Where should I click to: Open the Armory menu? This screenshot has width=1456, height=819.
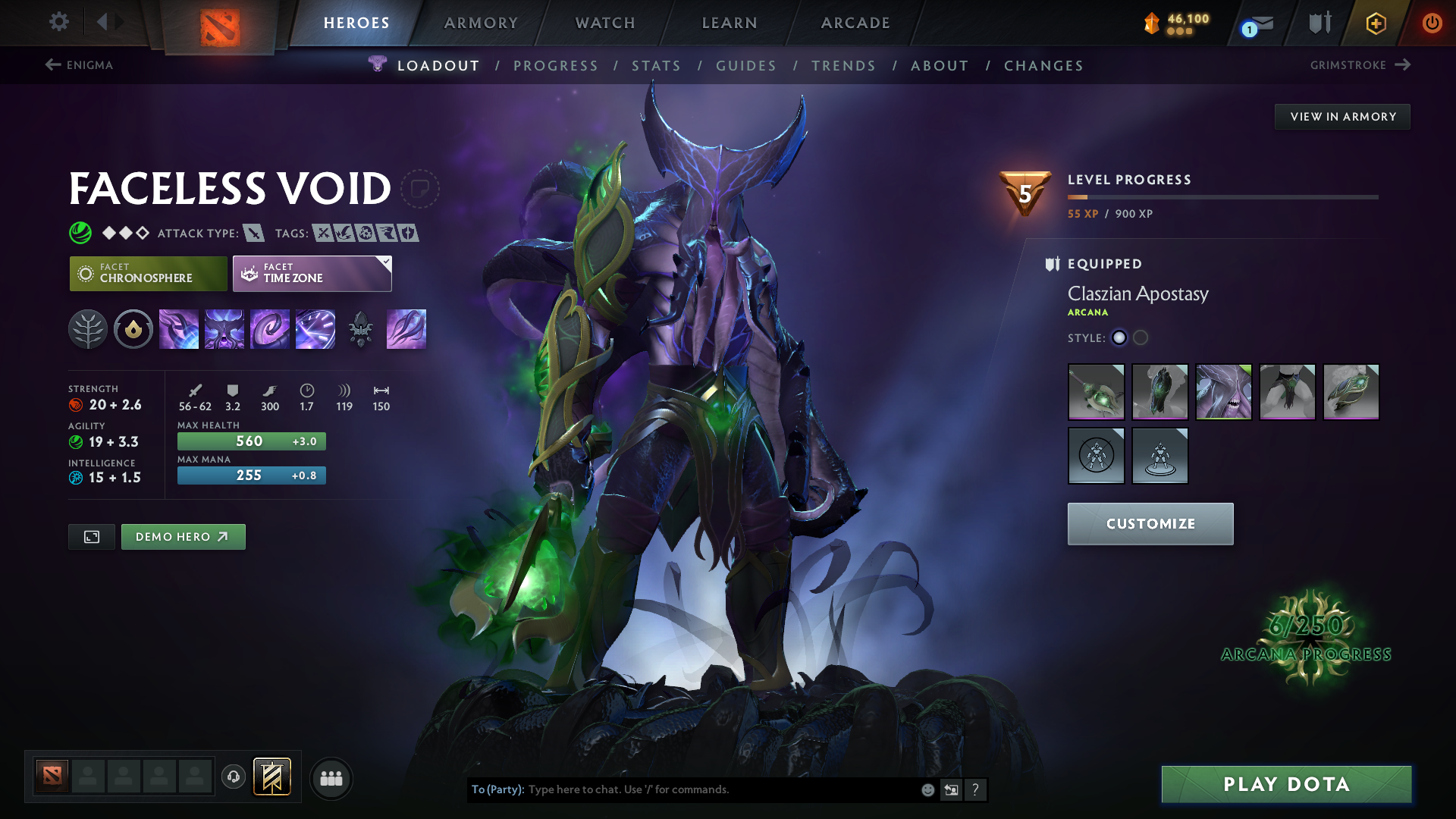(481, 23)
